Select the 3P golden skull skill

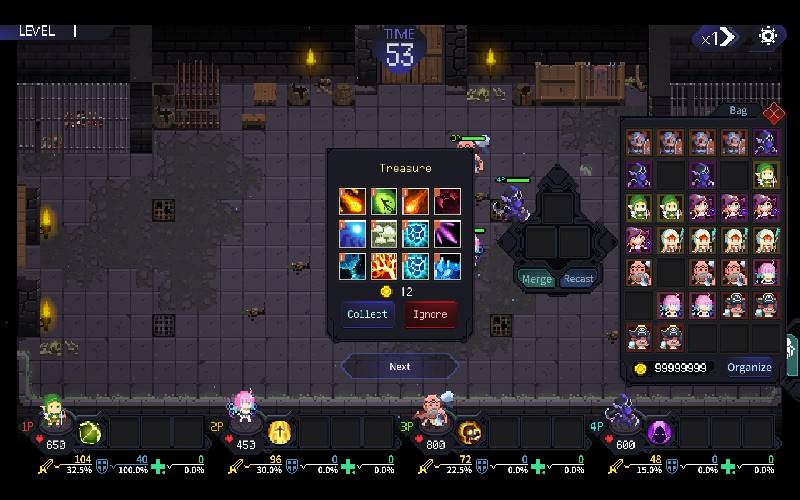[x=469, y=432]
